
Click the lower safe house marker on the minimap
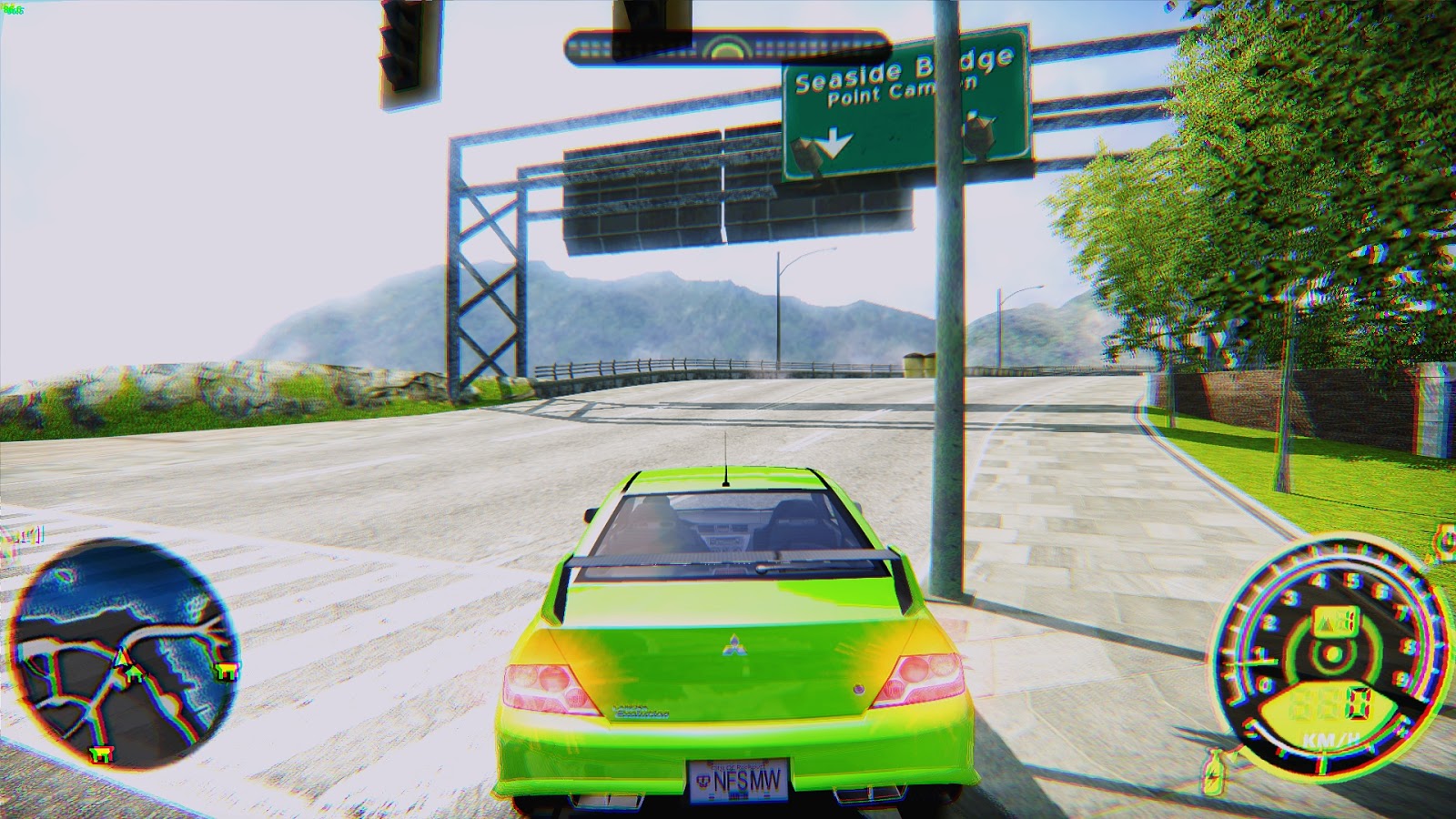101,755
